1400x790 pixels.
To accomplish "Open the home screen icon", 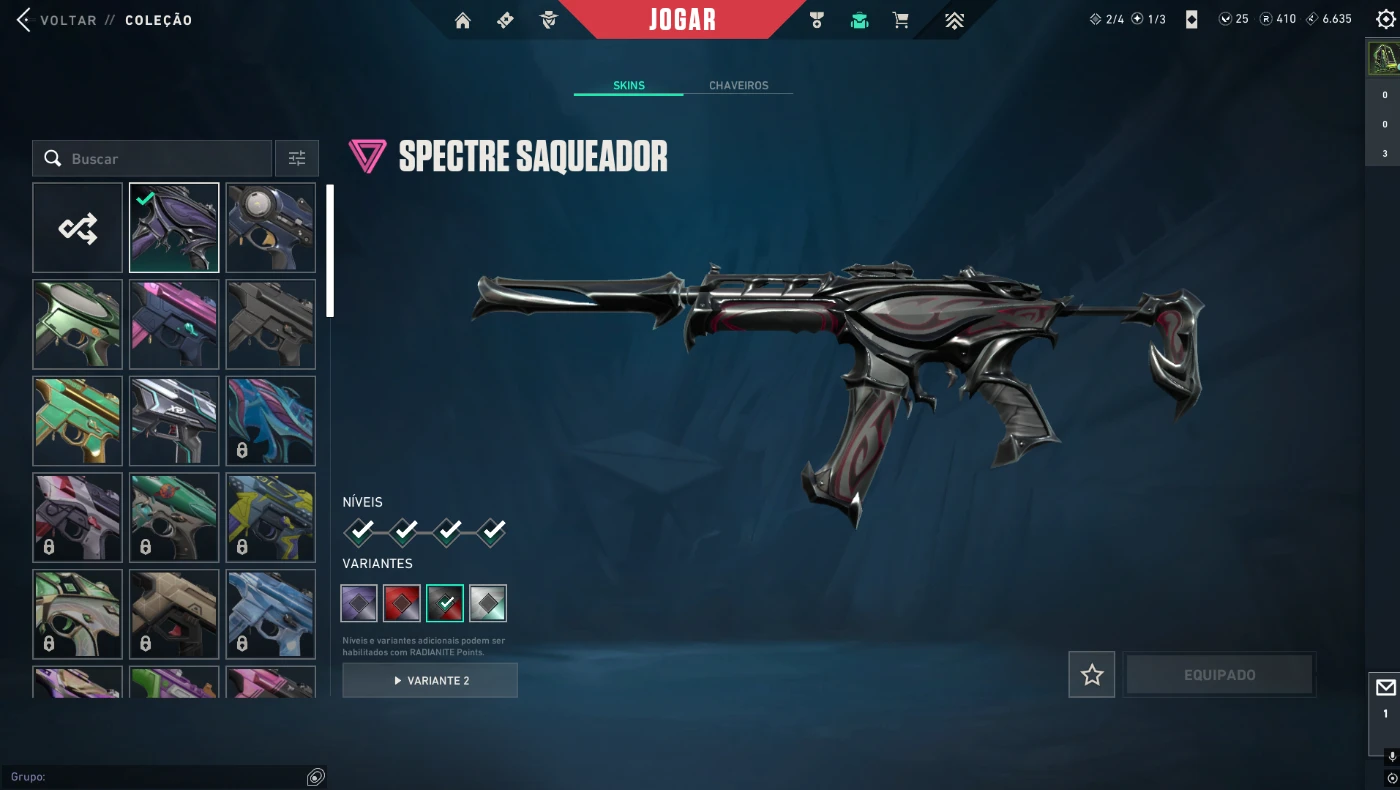I will click(462, 20).
